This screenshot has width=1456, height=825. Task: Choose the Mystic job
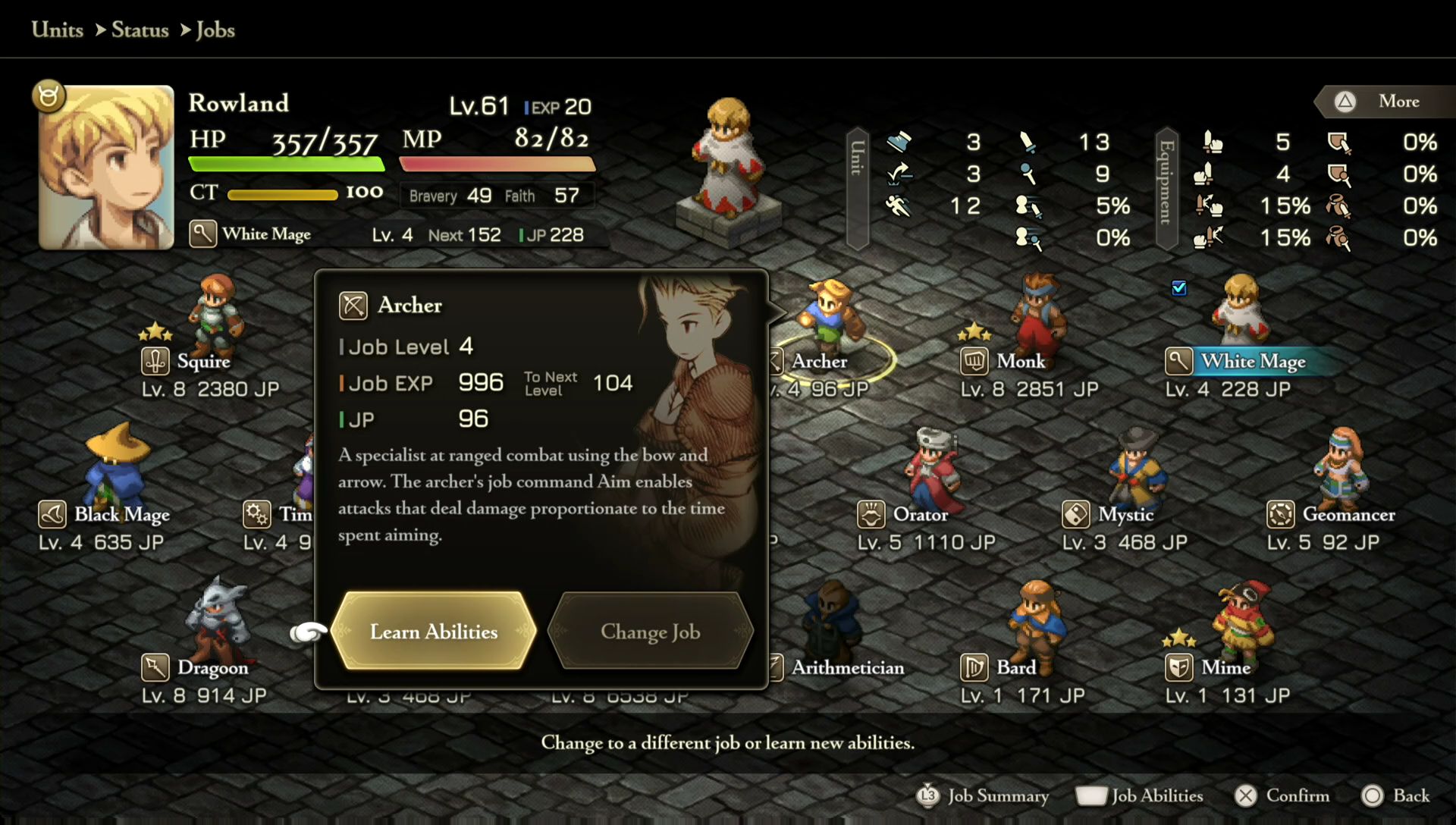(1125, 514)
